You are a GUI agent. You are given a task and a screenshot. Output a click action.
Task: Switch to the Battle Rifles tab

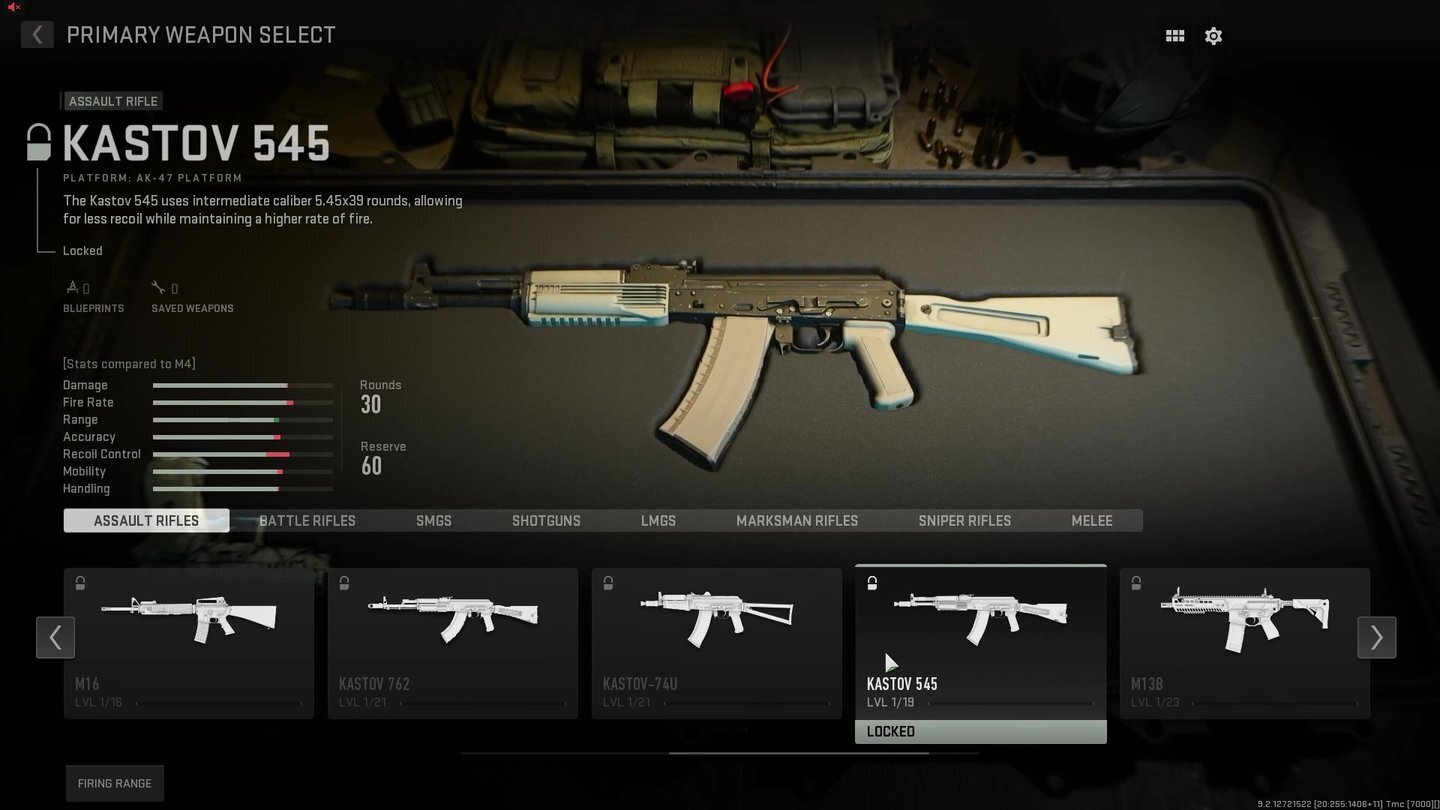pyautogui.click(x=307, y=521)
